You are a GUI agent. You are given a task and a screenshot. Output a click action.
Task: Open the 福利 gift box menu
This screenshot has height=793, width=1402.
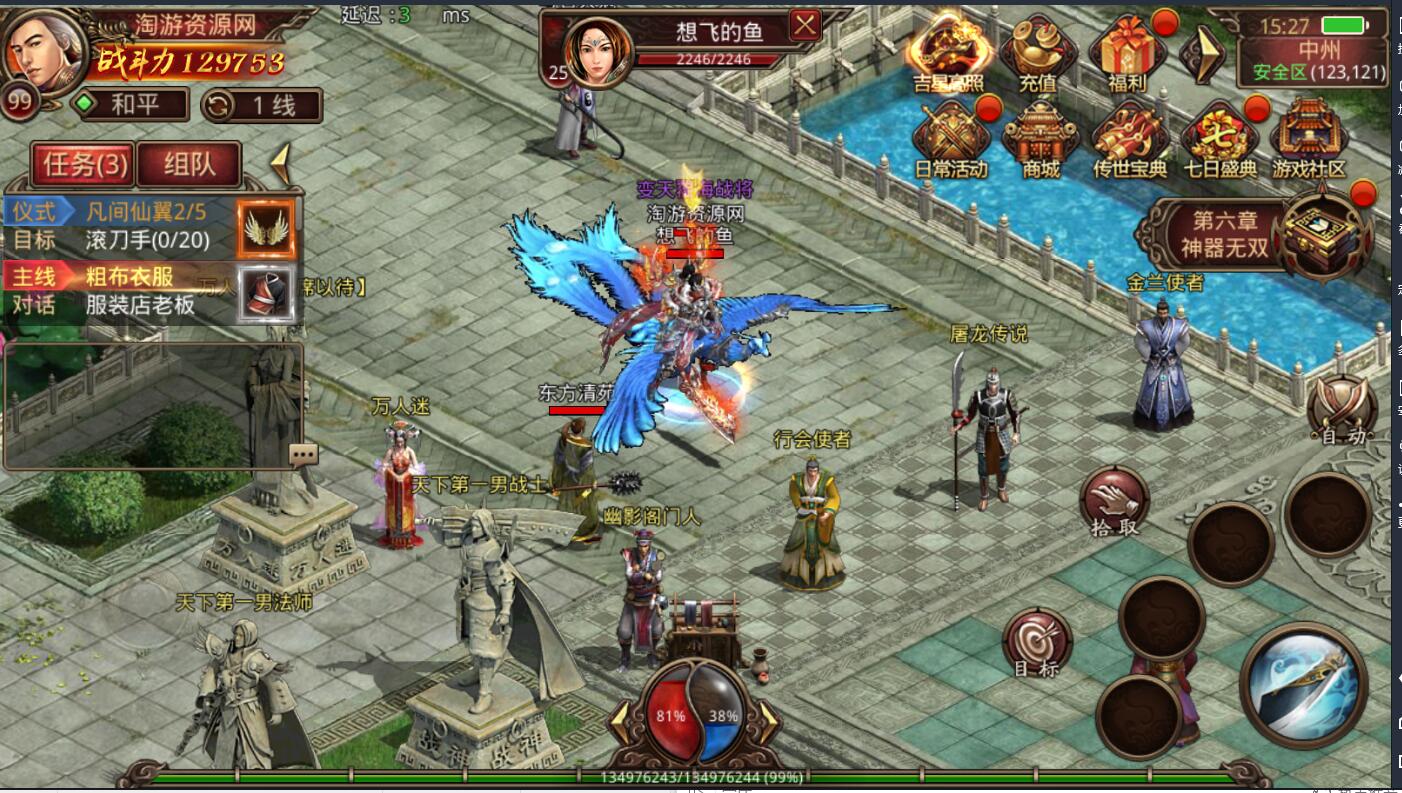[x=1127, y=50]
